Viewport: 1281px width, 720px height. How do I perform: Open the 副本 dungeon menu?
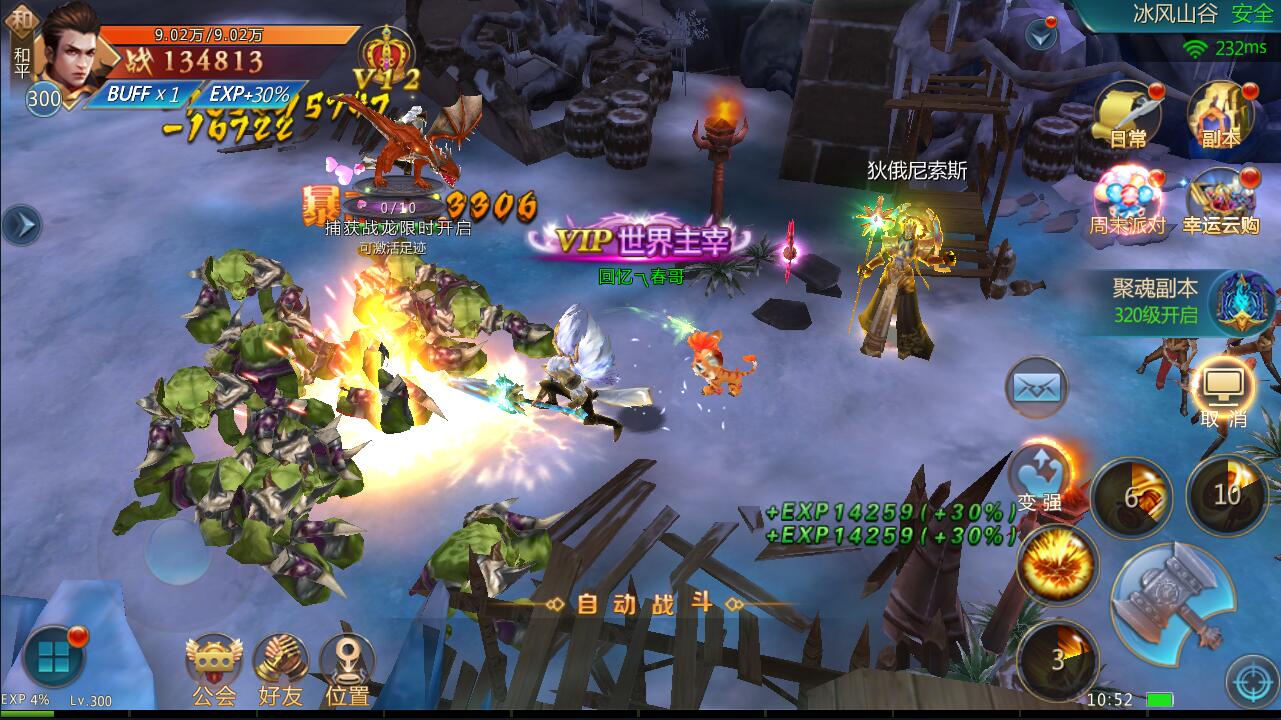1220,115
